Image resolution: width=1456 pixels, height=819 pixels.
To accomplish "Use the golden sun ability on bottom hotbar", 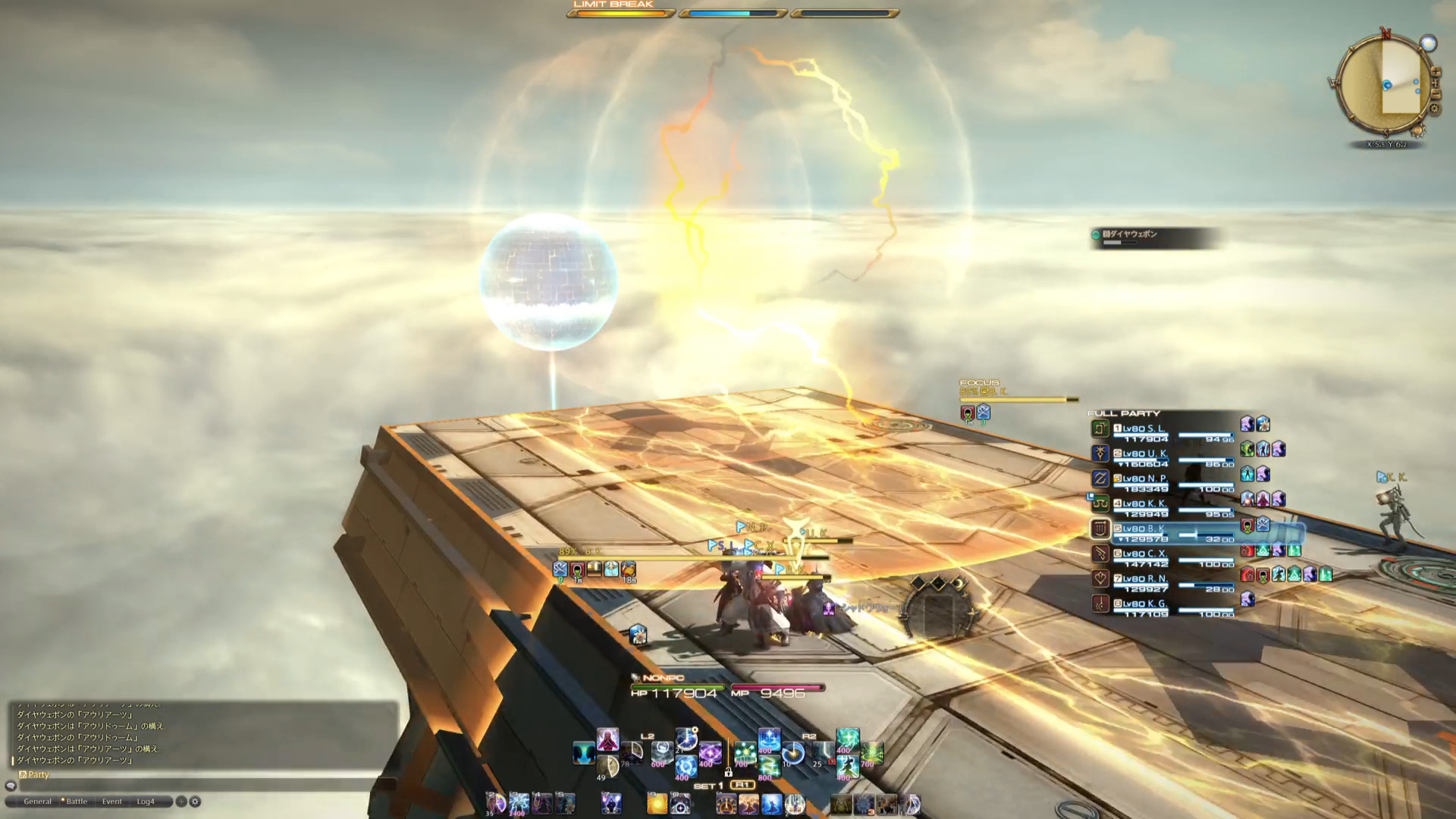I will pyautogui.click(x=657, y=804).
